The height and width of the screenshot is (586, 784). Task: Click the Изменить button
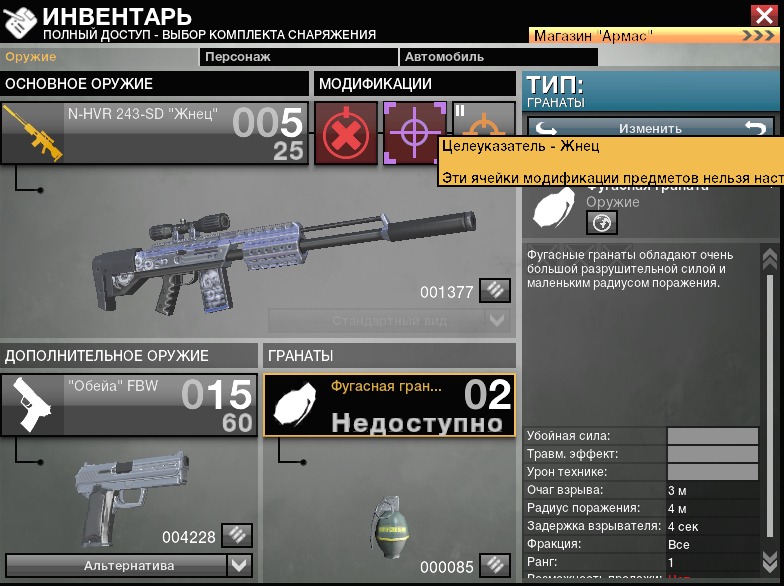point(650,128)
